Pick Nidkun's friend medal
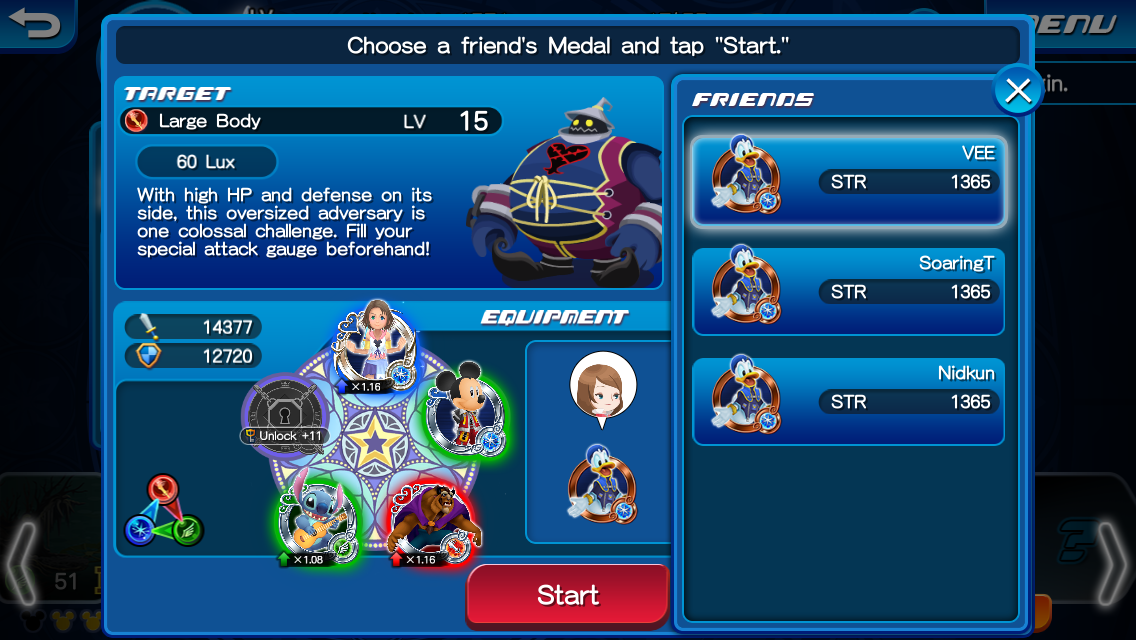 (848, 401)
